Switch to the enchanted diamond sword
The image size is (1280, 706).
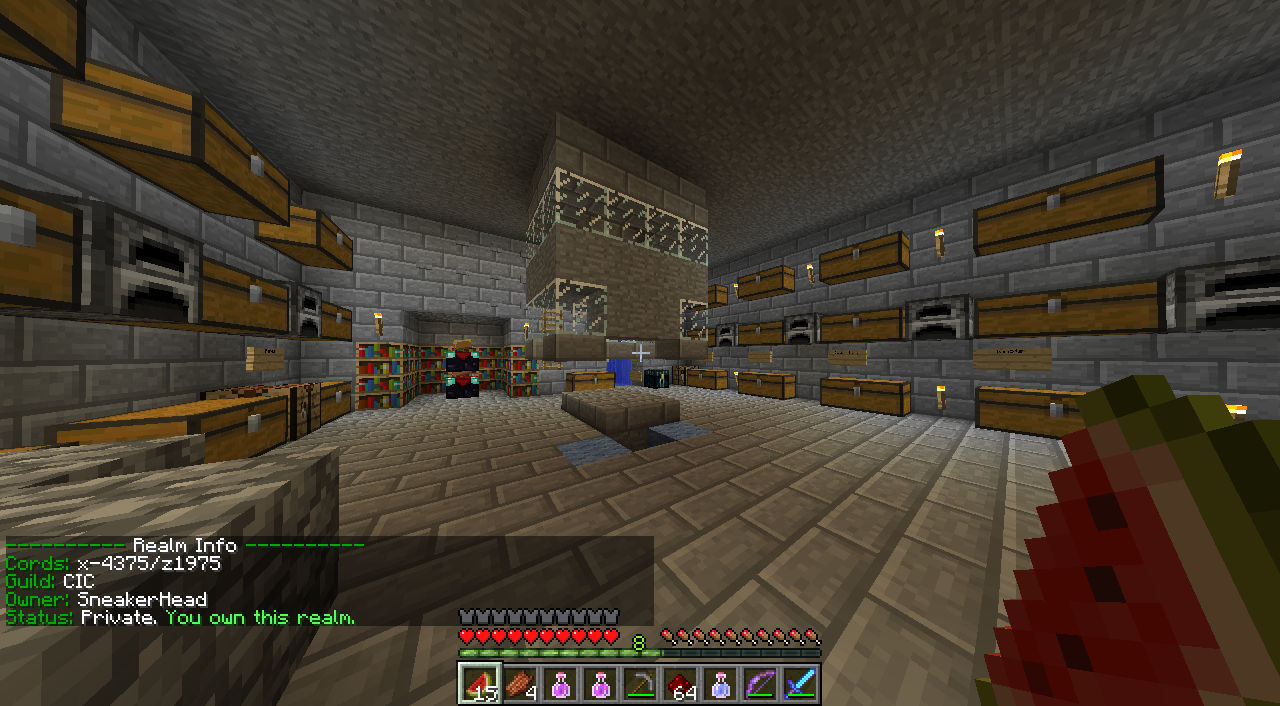click(800, 684)
